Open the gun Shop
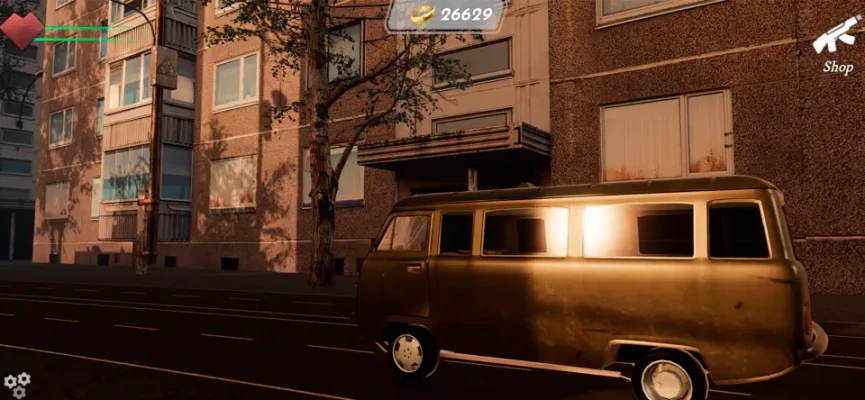 [836, 45]
